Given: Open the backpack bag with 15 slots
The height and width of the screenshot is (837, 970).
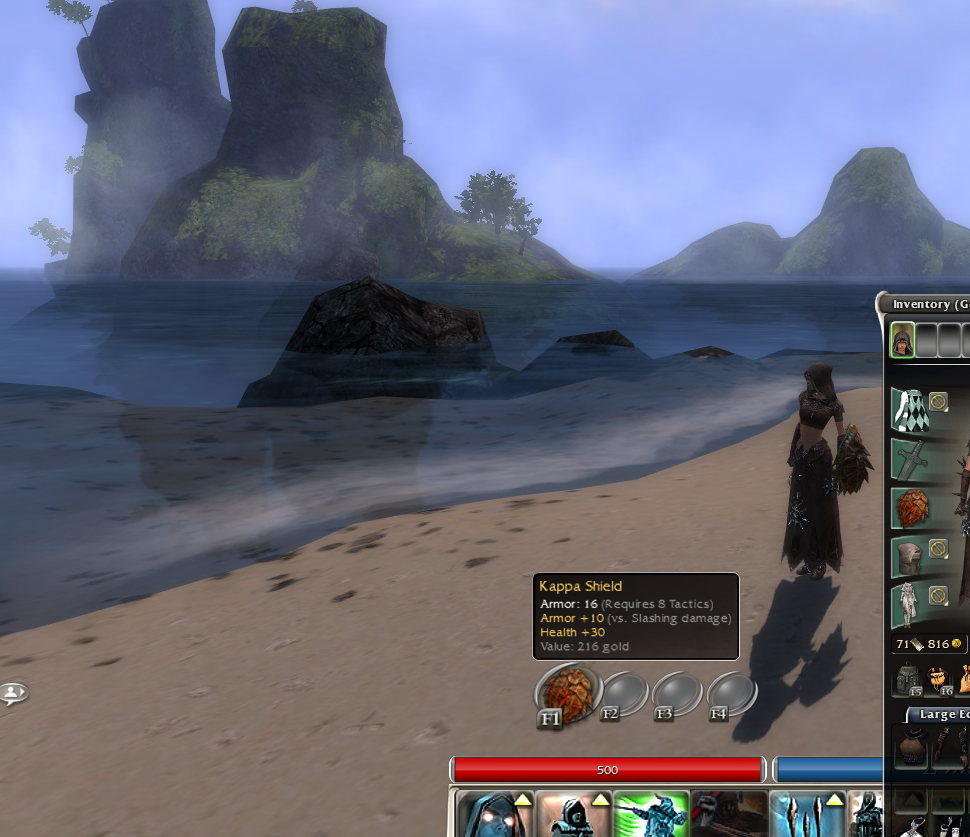Looking at the screenshot, I should tap(908, 680).
